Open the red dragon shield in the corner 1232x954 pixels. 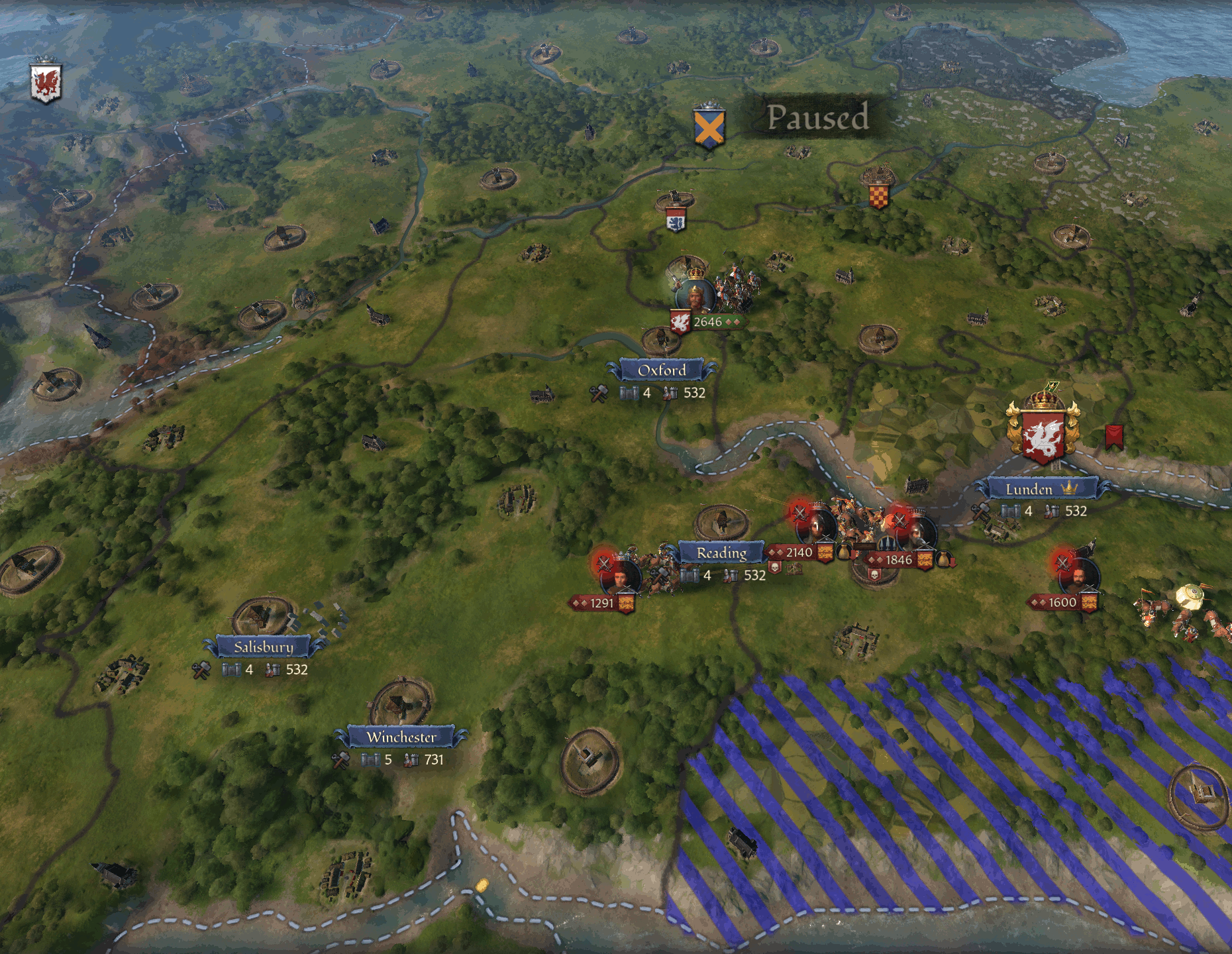(x=46, y=83)
